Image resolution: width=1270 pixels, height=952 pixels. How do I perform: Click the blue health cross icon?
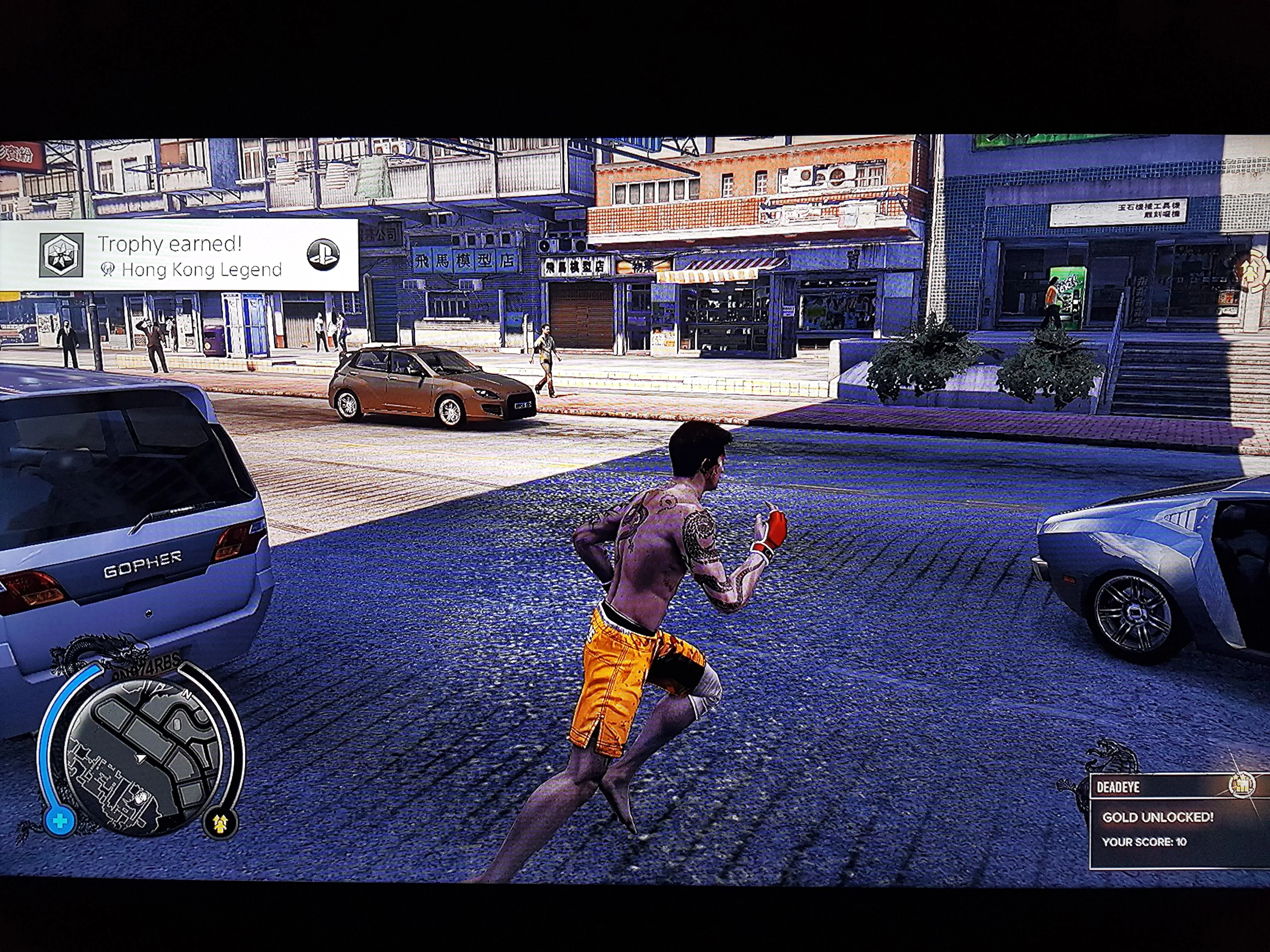coord(59,821)
